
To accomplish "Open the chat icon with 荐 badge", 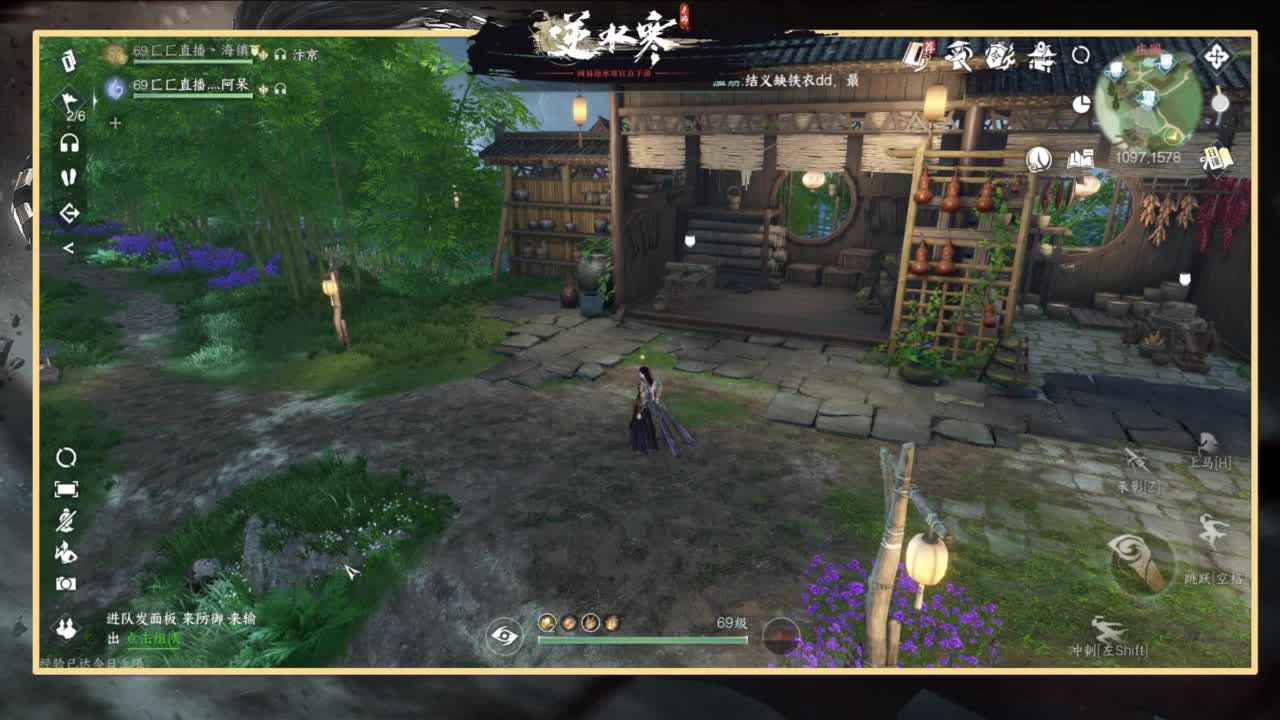I will pos(918,56).
